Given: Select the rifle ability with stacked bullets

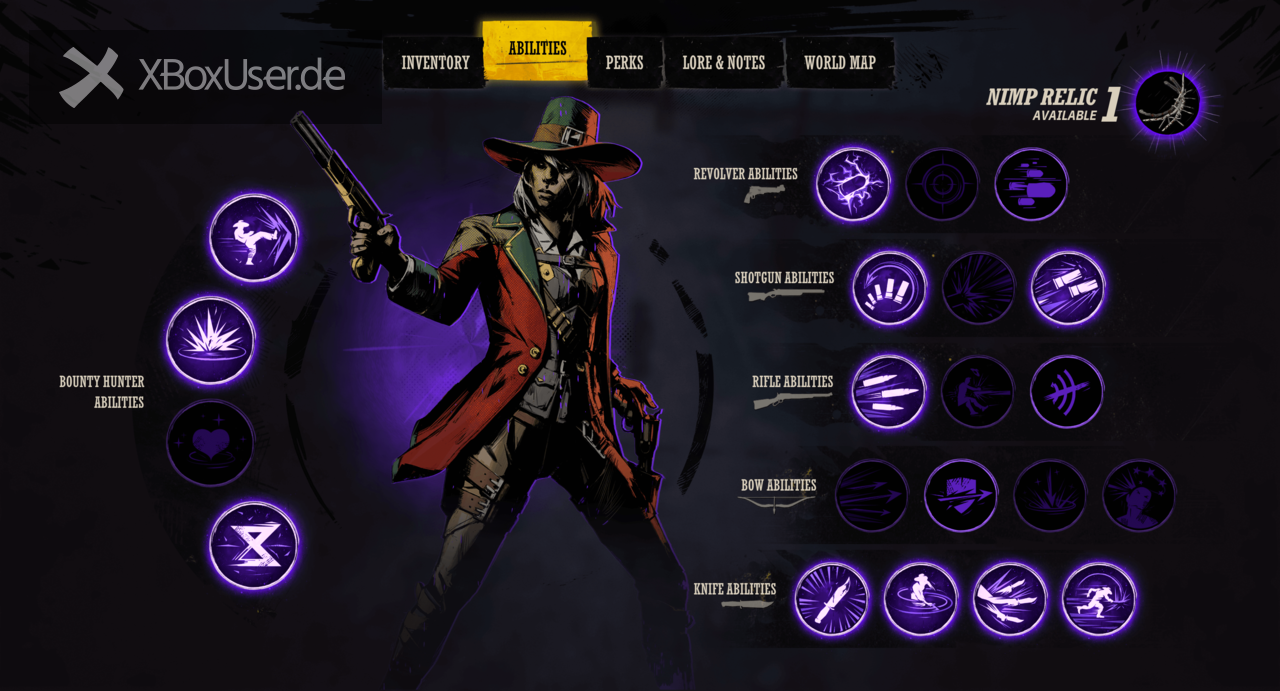Looking at the screenshot, I should [x=889, y=392].
